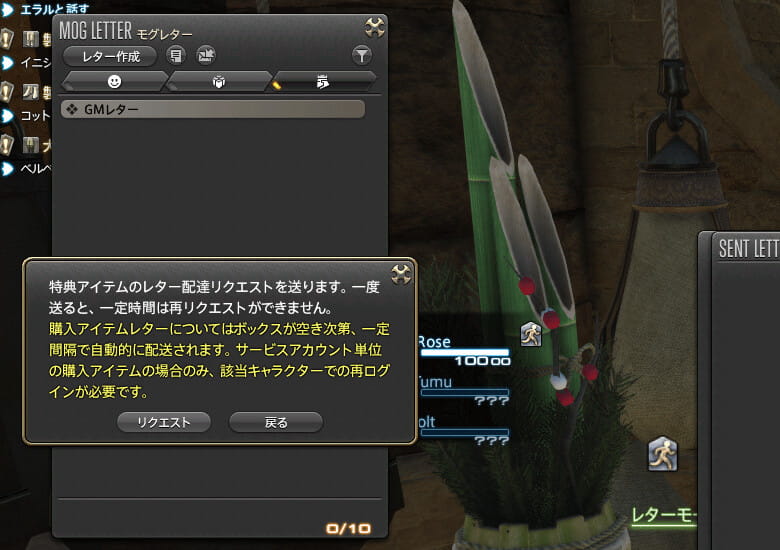Screen dimensions: 780x550
Task: Close the delivery request confirmation dialog
Action: point(401,273)
